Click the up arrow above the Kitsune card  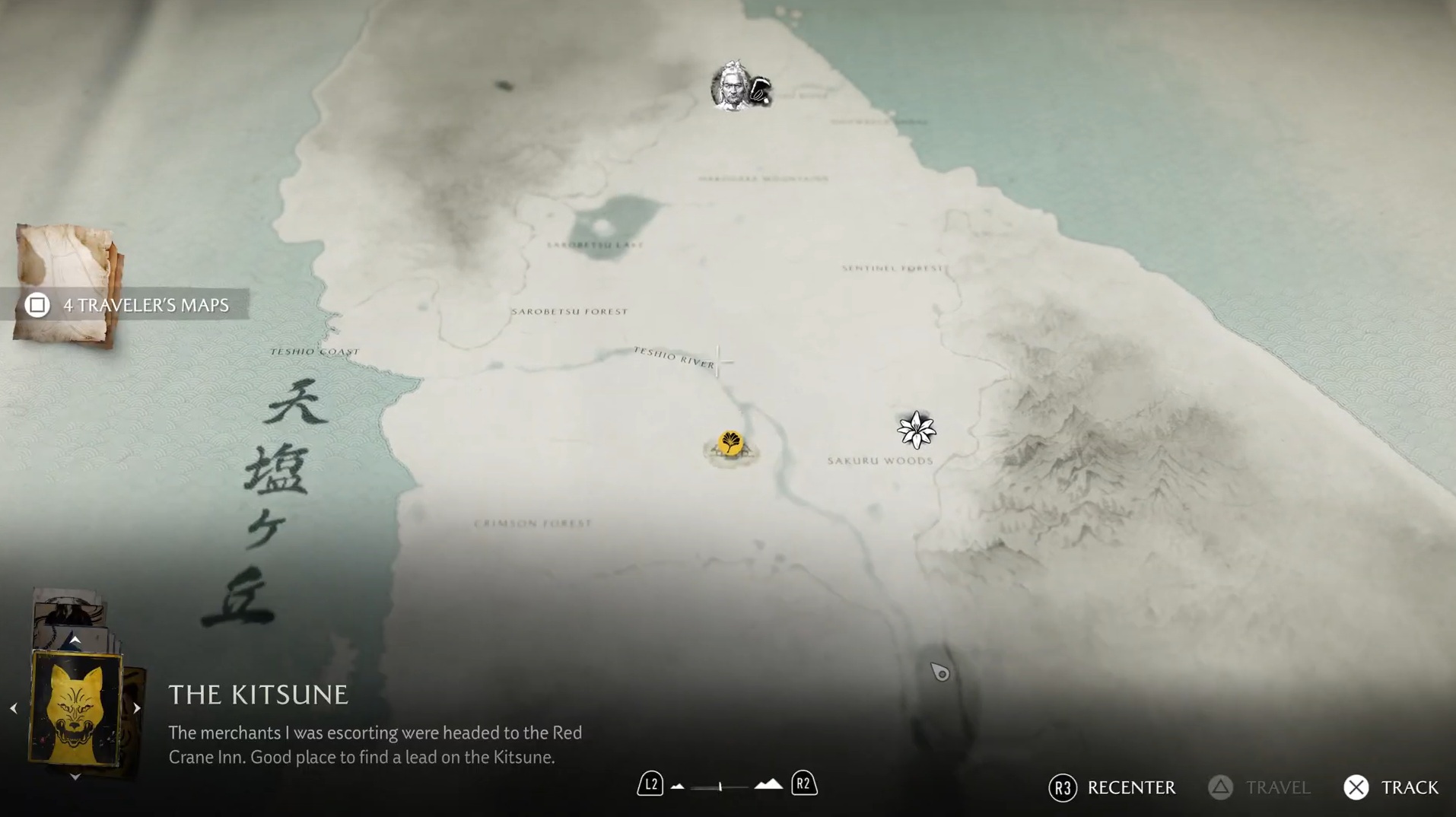(x=75, y=641)
